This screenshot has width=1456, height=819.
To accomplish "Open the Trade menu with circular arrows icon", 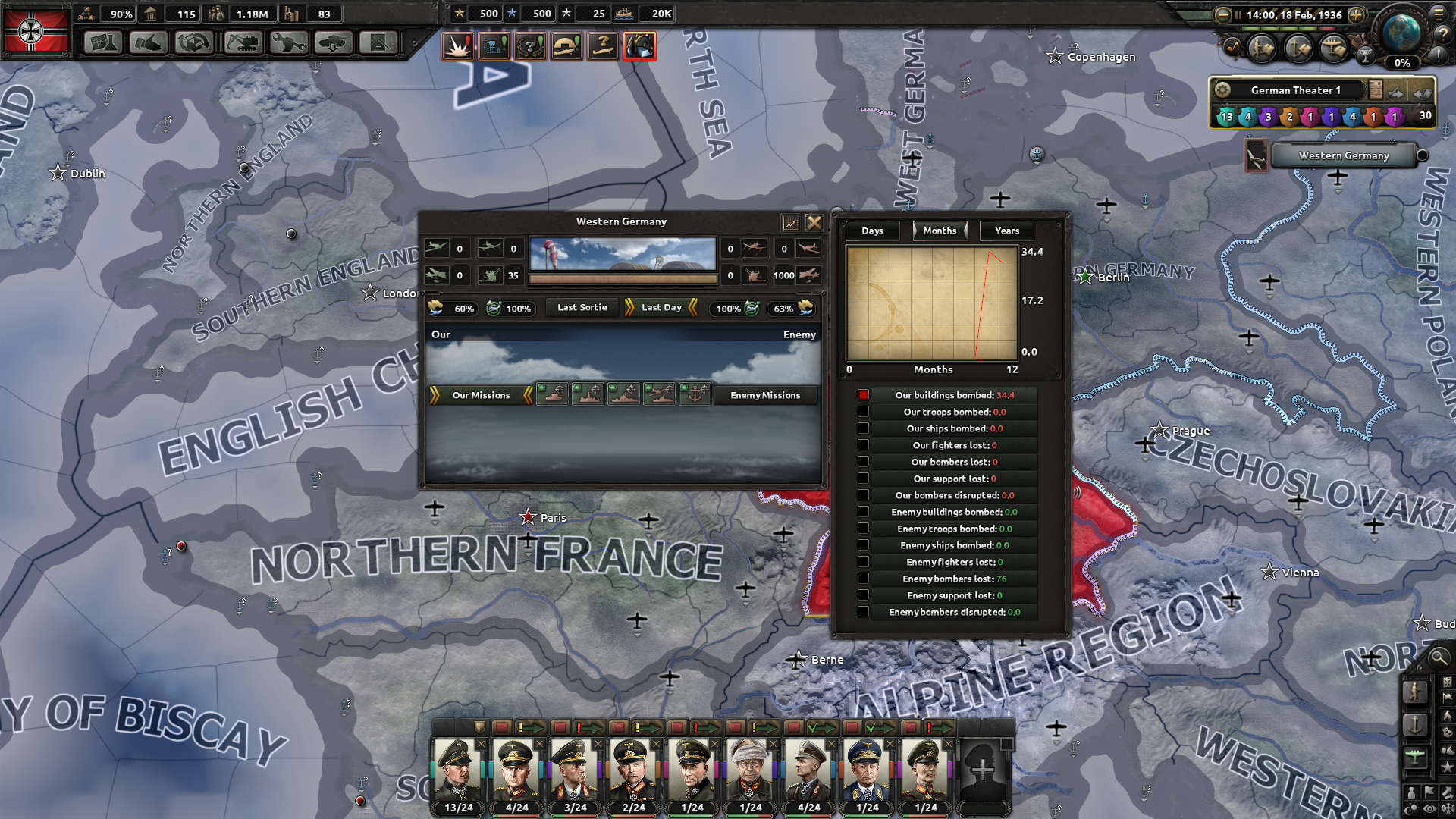I will 195,43.
